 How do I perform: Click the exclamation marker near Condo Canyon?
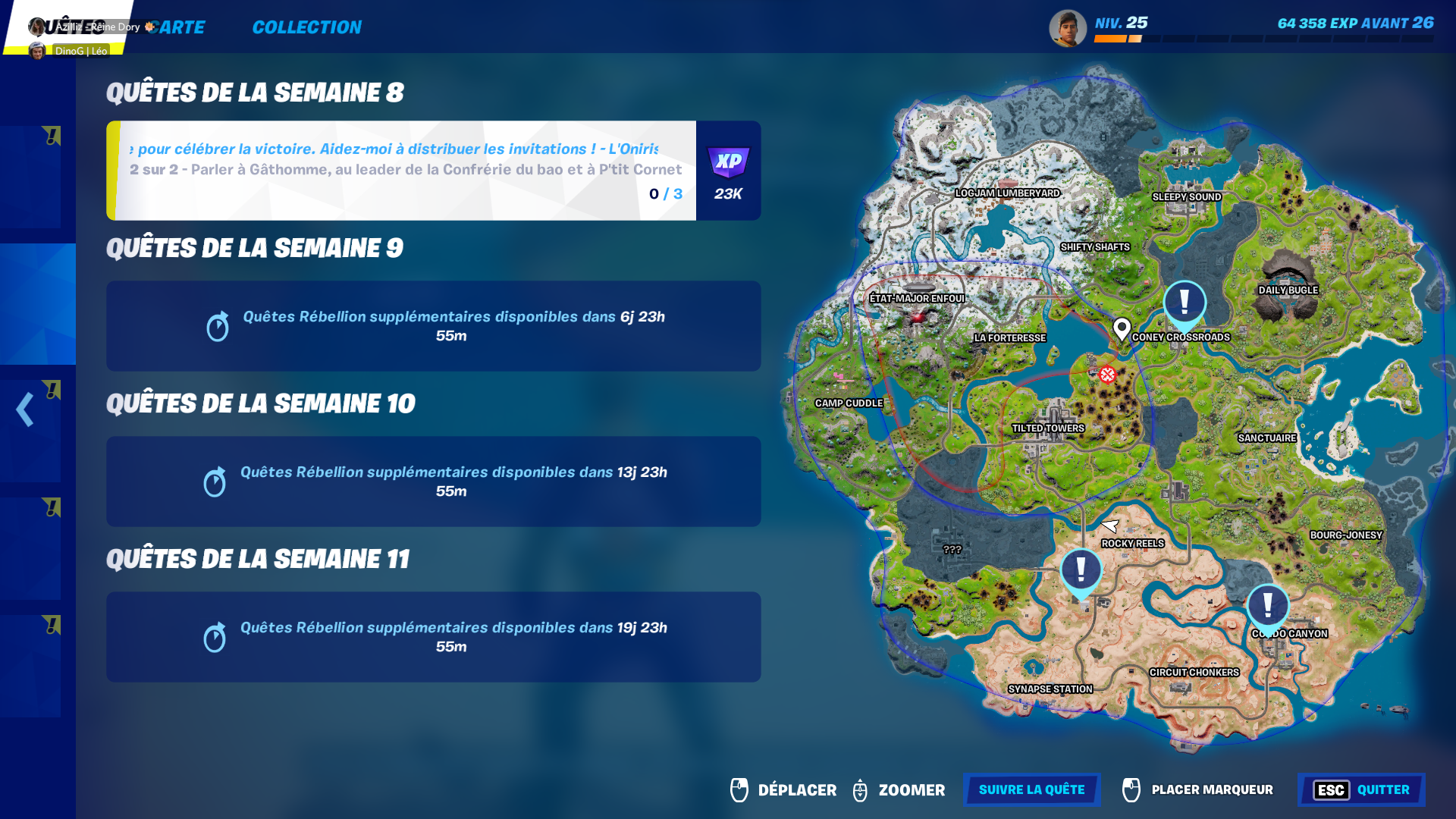pyautogui.click(x=1266, y=605)
